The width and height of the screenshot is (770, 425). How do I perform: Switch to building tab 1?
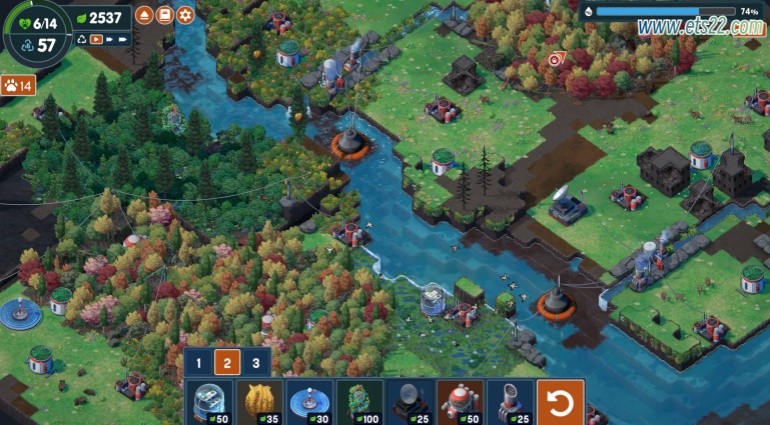199,364
